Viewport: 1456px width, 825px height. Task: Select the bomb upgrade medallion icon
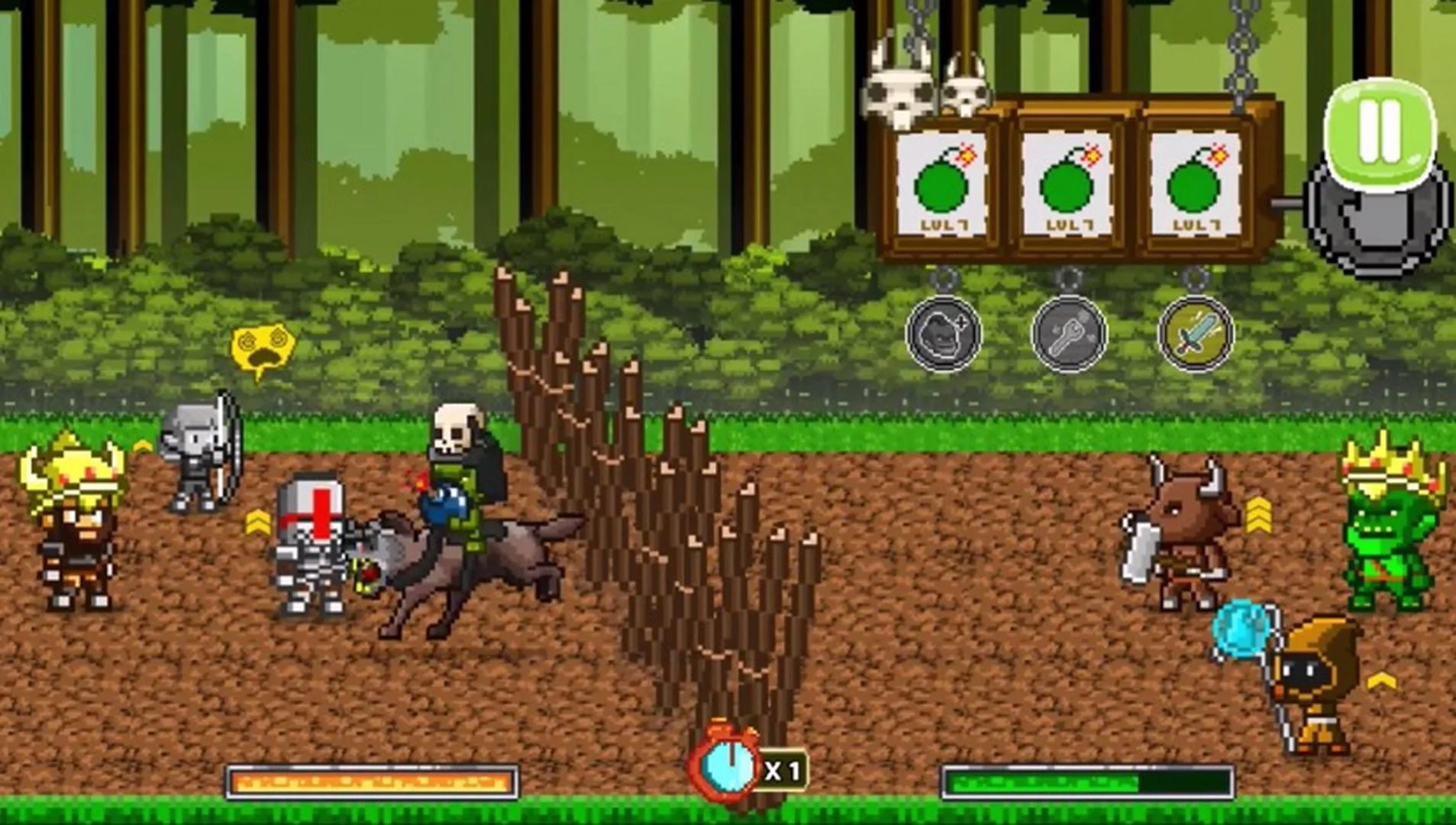click(944, 334)
